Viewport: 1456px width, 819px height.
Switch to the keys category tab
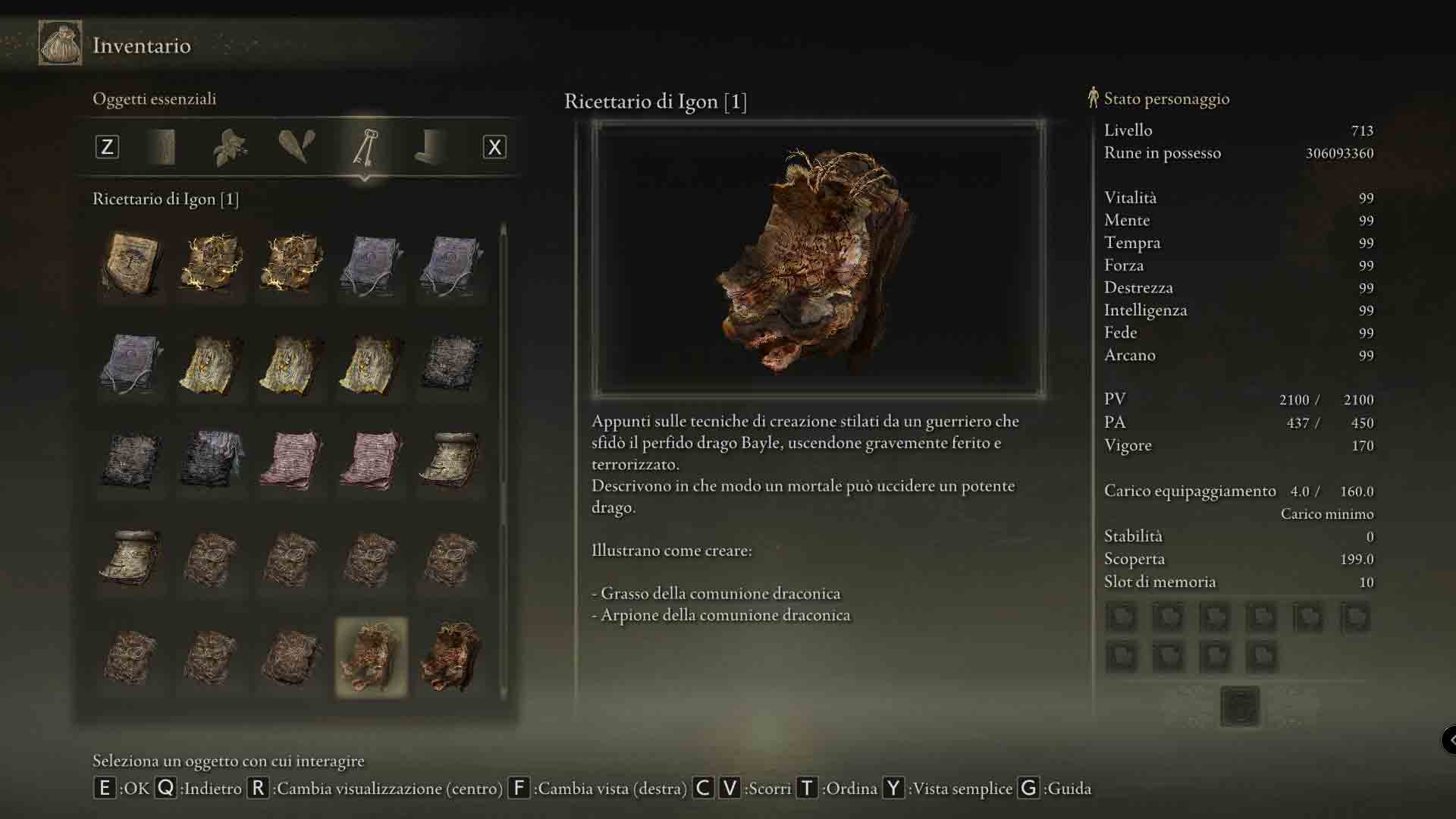(x=365, y=146)
